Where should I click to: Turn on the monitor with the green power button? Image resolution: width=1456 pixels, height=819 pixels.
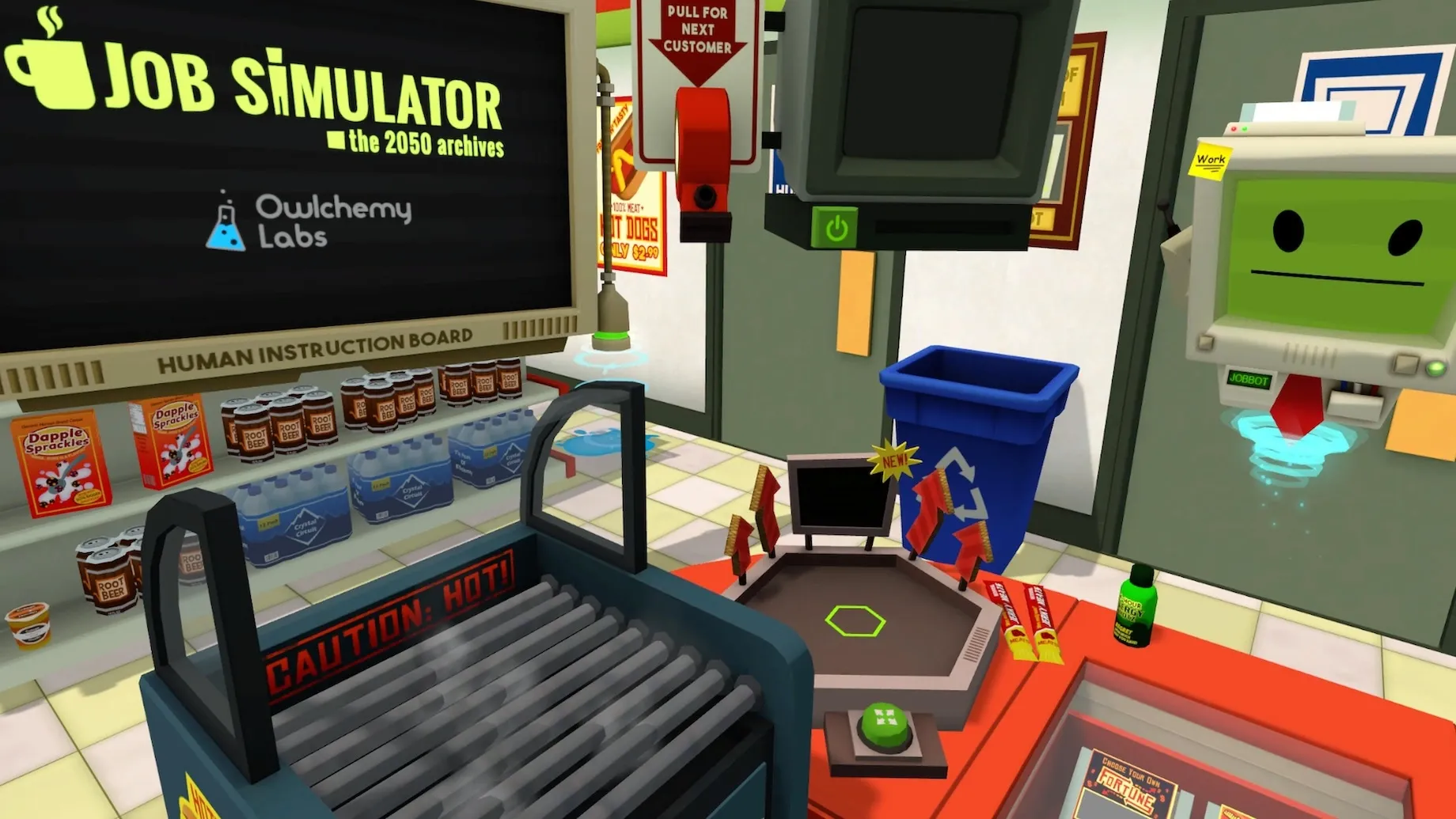(836, 229)
